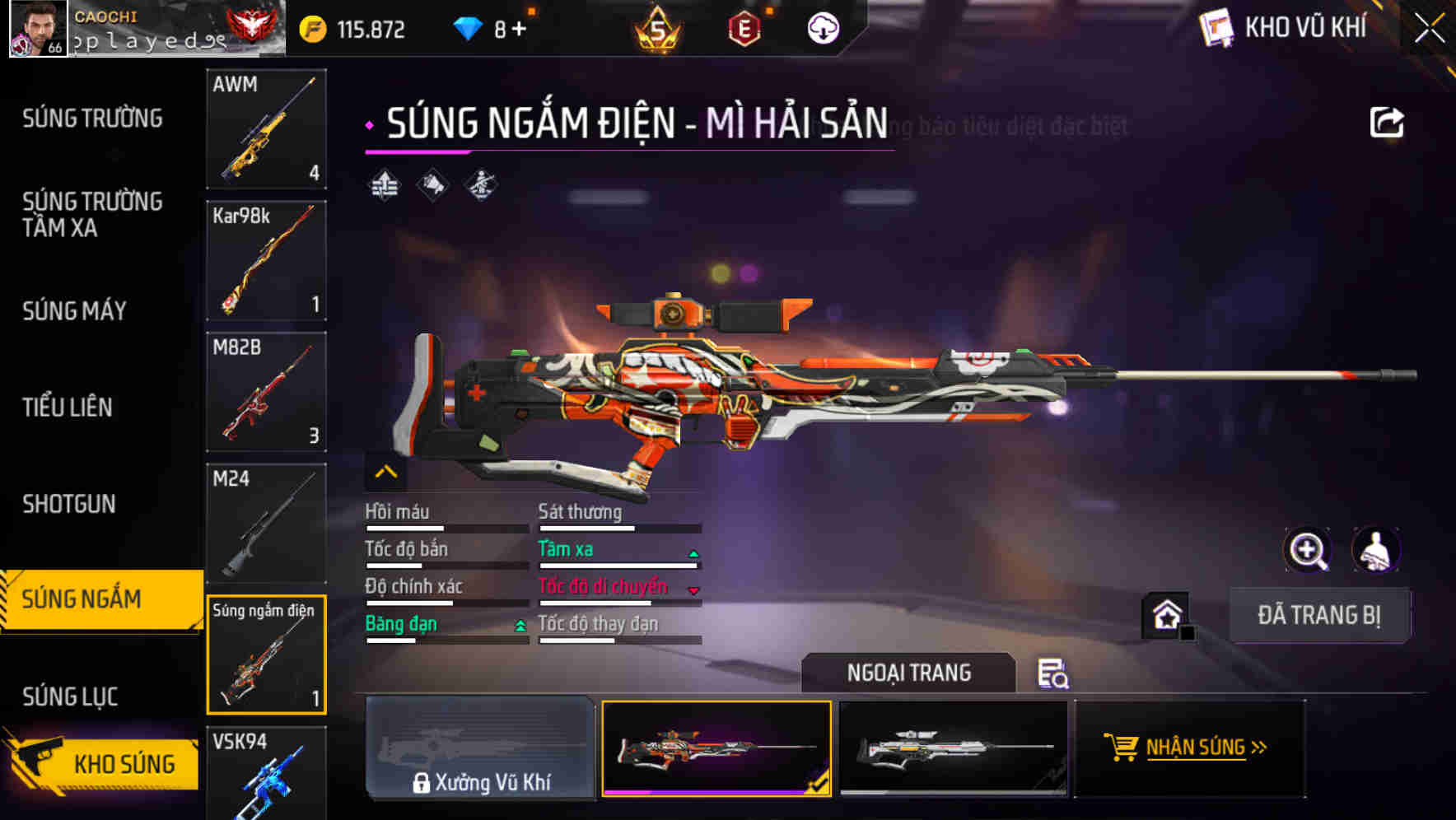
Task: Toggle the E-sports badge at the top
Action: pyautogui.click(x=744, y=27)
